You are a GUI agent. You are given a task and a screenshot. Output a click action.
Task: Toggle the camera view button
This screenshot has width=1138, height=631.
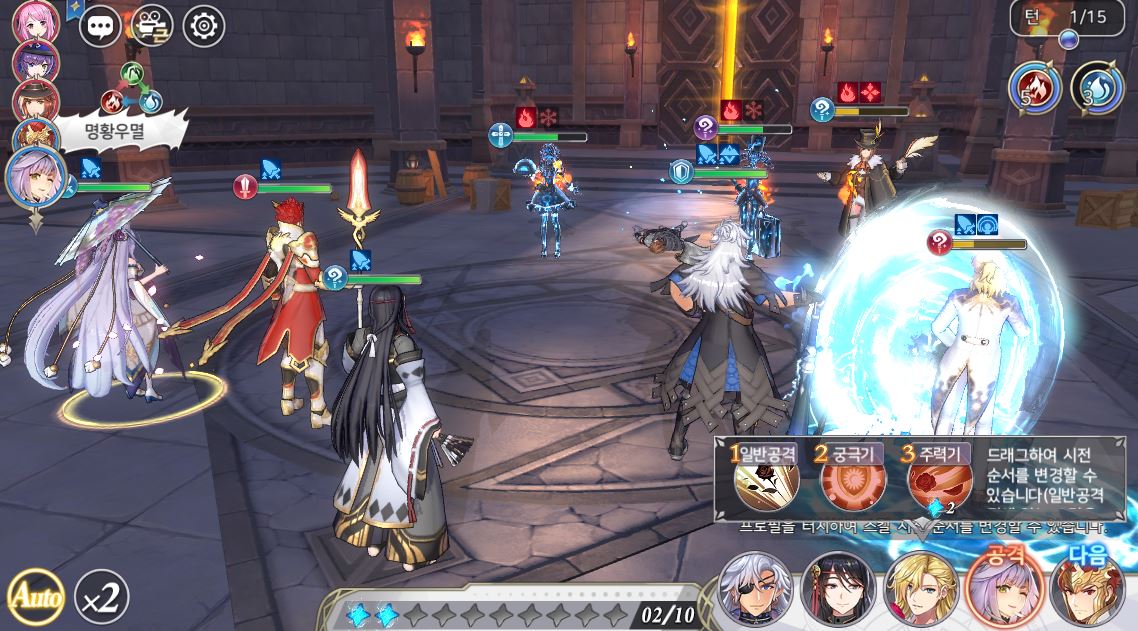click(x=152, y=26)
